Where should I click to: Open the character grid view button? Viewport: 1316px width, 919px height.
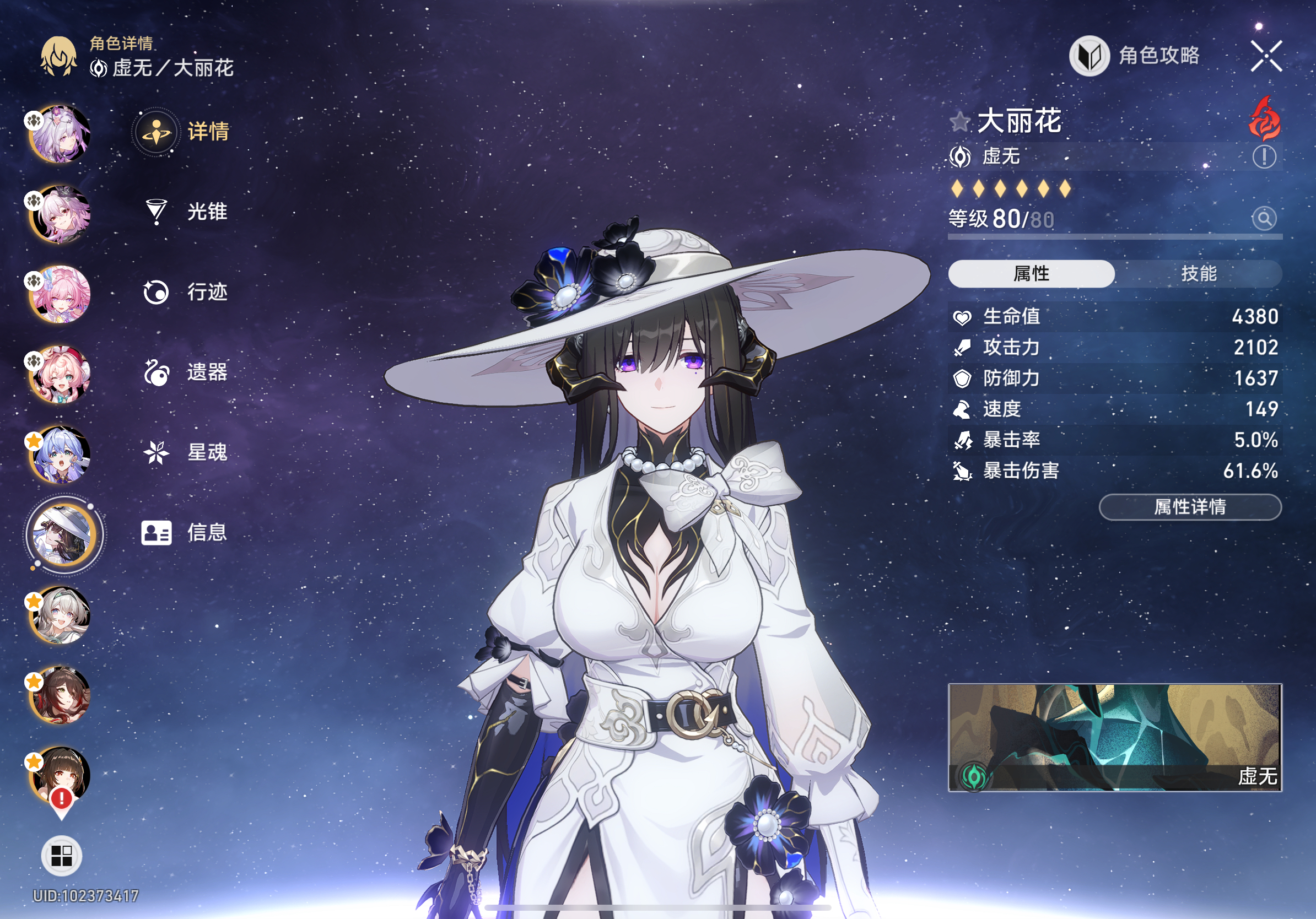[x=61, y=856]
